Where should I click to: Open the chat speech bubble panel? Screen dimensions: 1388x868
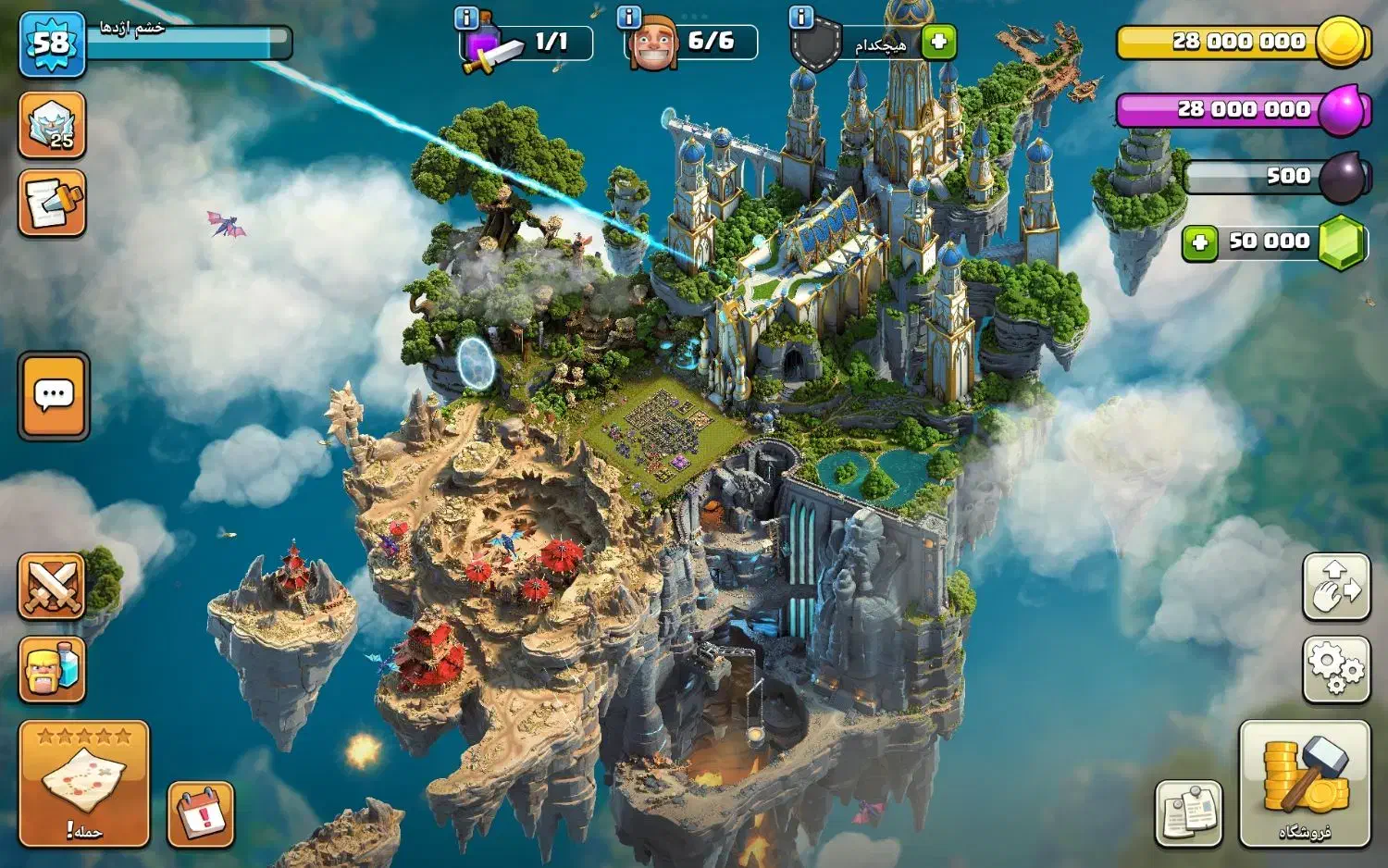coord(54,396)
